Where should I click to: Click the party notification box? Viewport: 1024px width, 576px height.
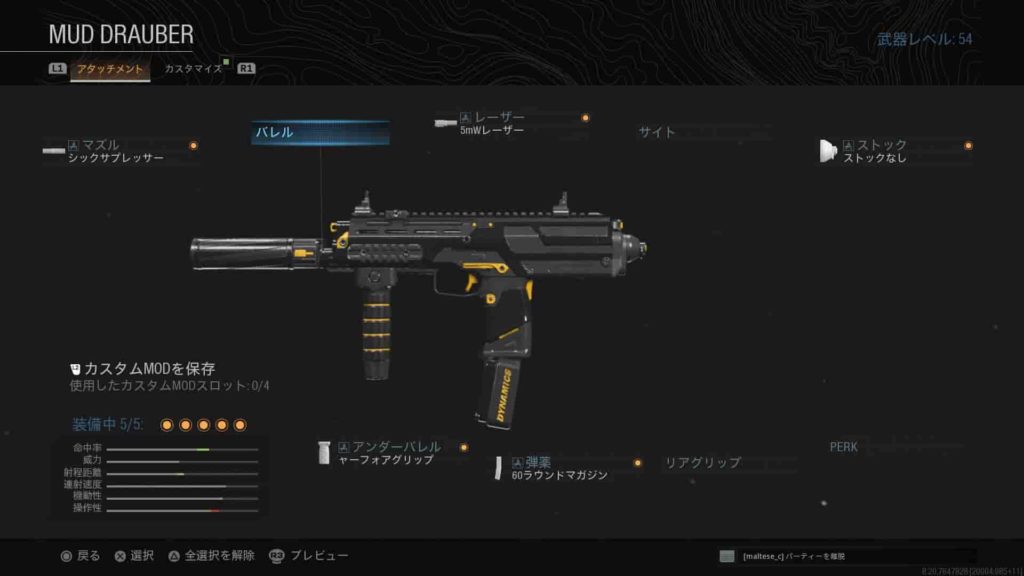click(x=846, y=556)
